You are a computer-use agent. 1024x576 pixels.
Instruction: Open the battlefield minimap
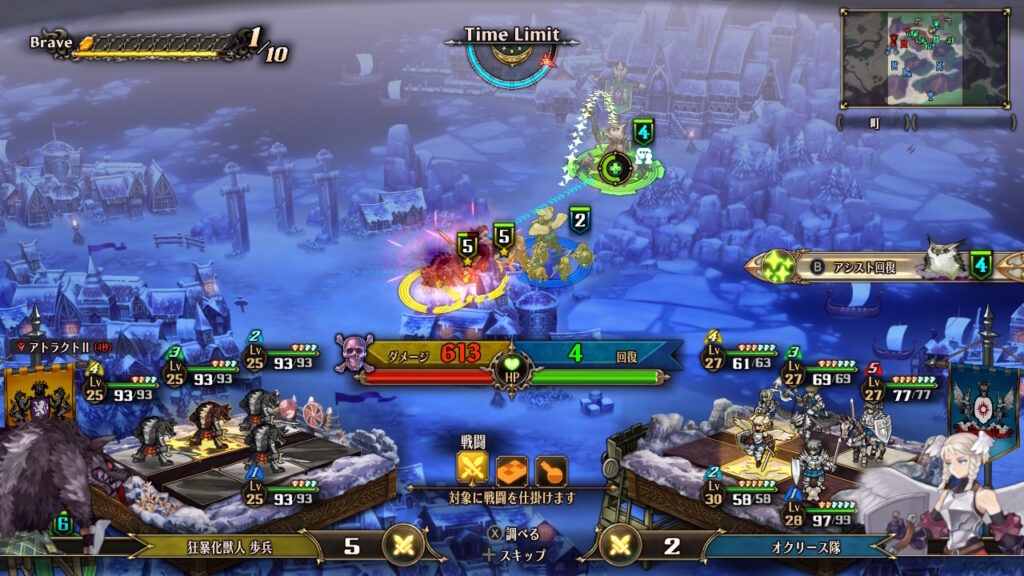click(924, 58)
